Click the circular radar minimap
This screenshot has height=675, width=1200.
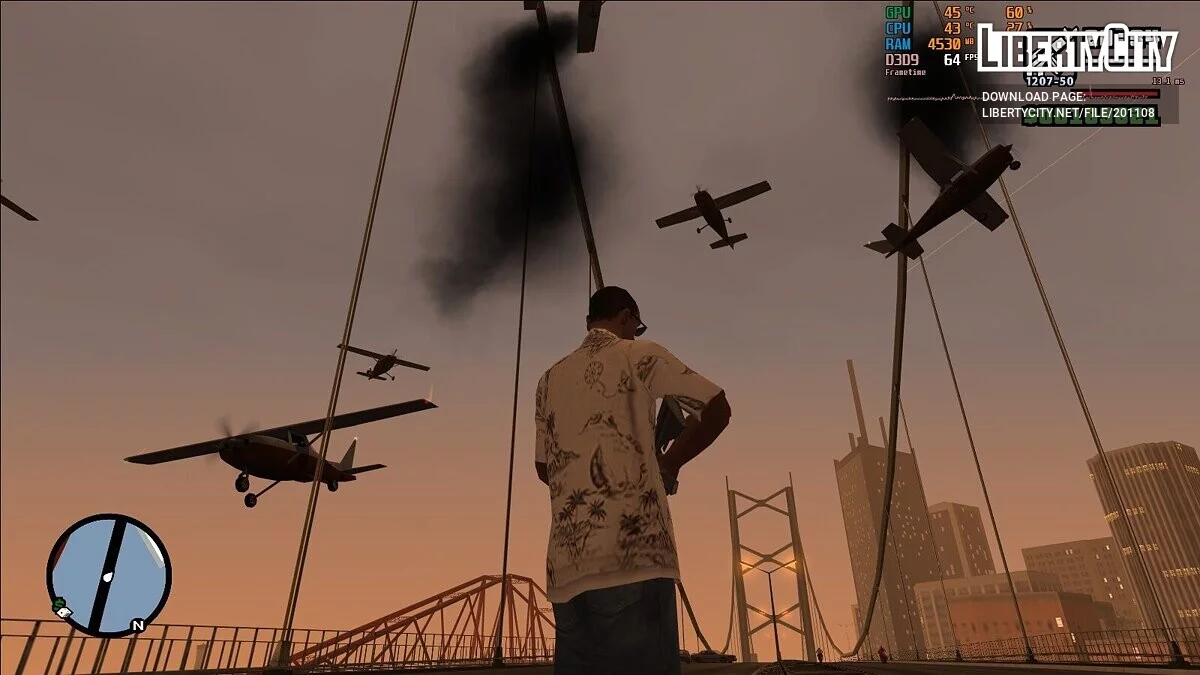[108, 575]
